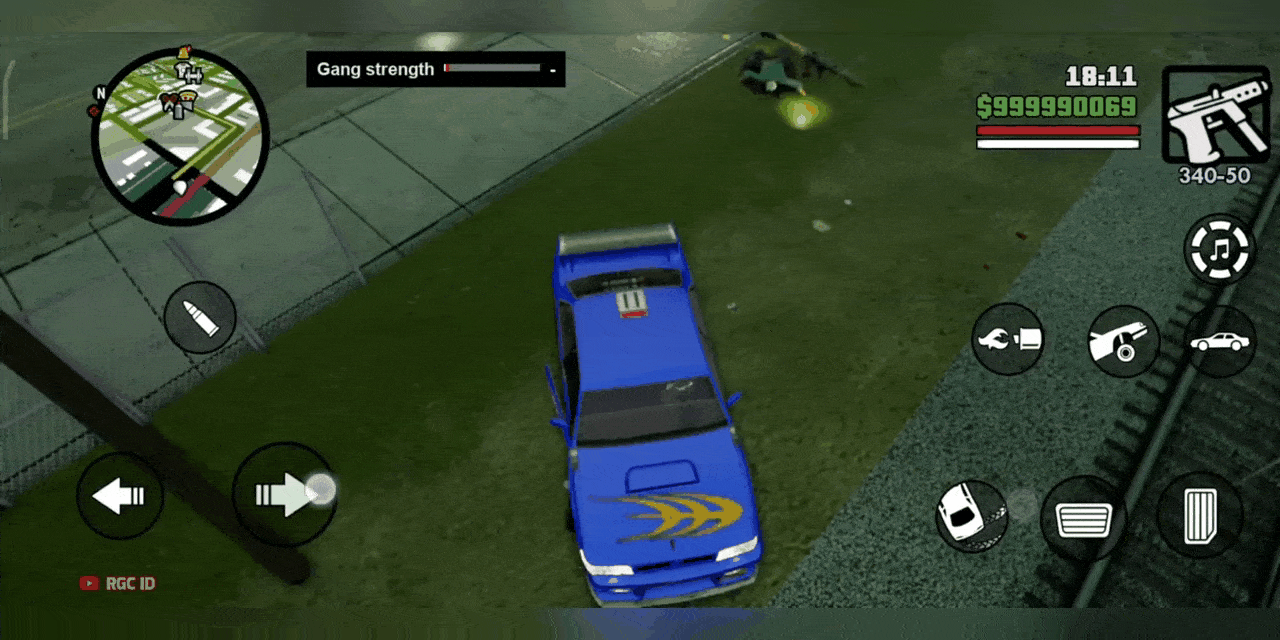This screenshot has height=640, width=1280.
Task: Hit the wide brake pedal
Action: [1083, 519]
